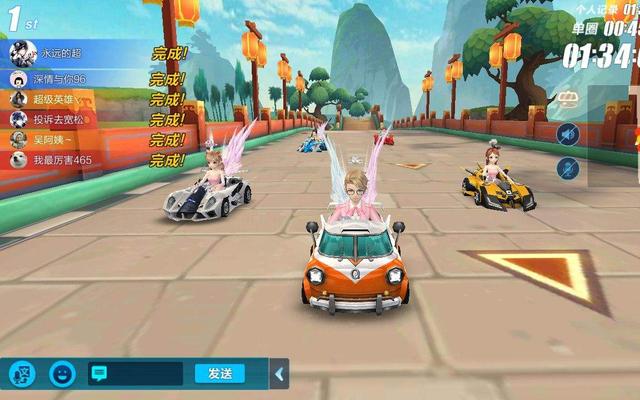Collapse the chat bar with the arrow

point(280,374)
